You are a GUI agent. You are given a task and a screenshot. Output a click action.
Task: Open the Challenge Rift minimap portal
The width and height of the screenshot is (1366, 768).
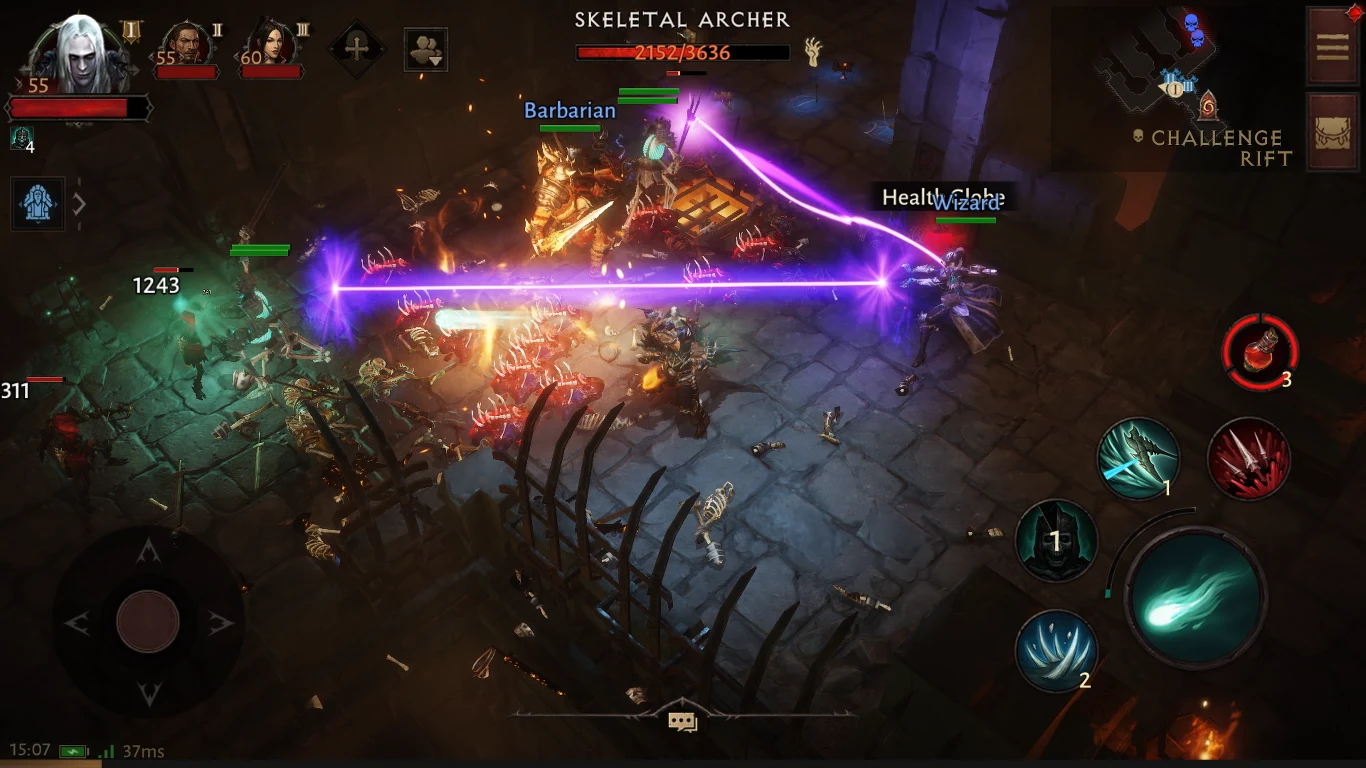[x=1207, y=107]
